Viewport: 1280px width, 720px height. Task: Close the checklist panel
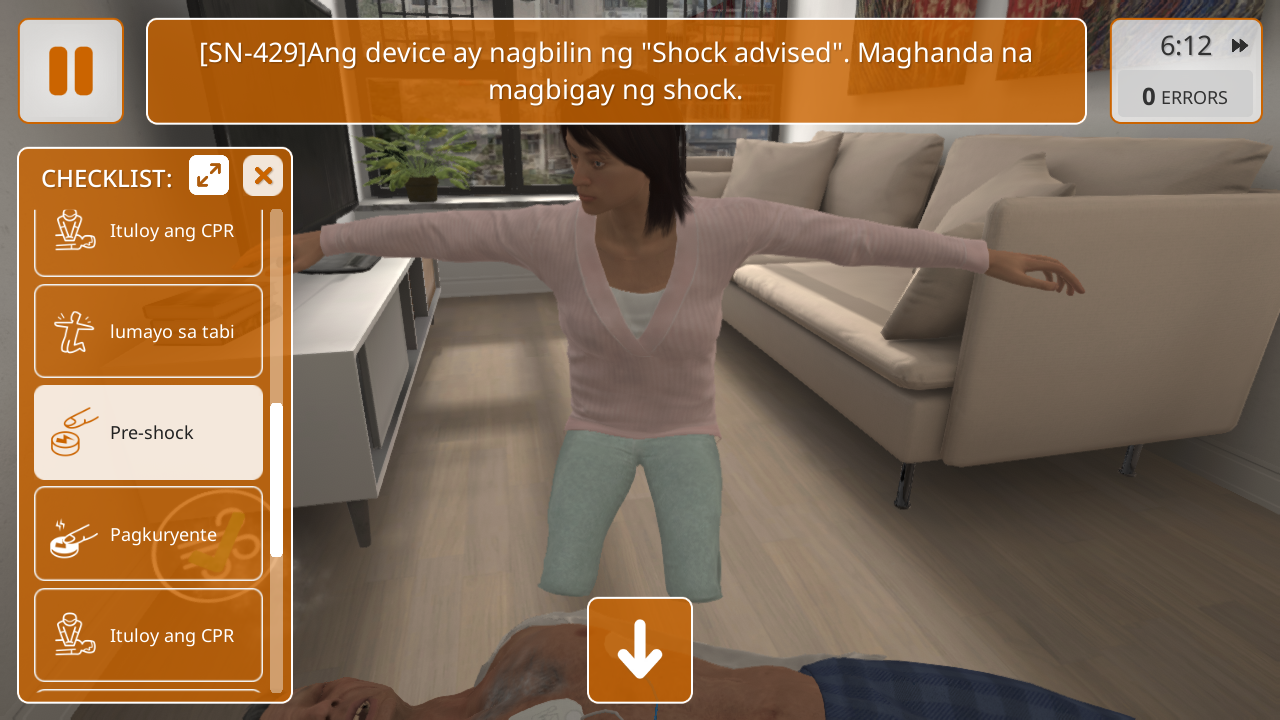263,176
